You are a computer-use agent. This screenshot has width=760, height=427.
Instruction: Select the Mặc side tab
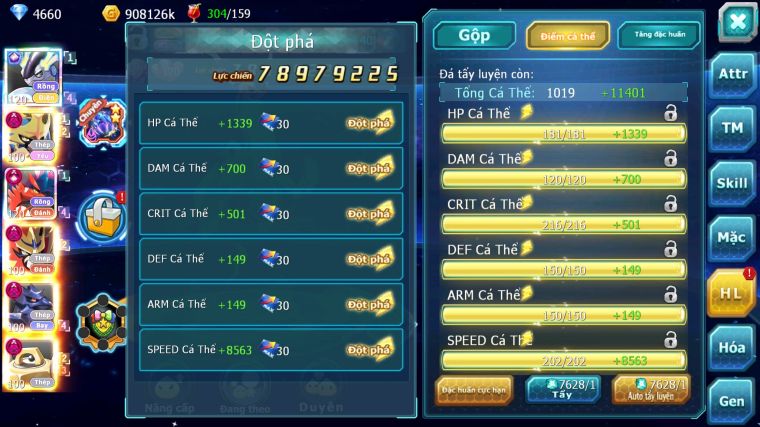click(733, 238)
